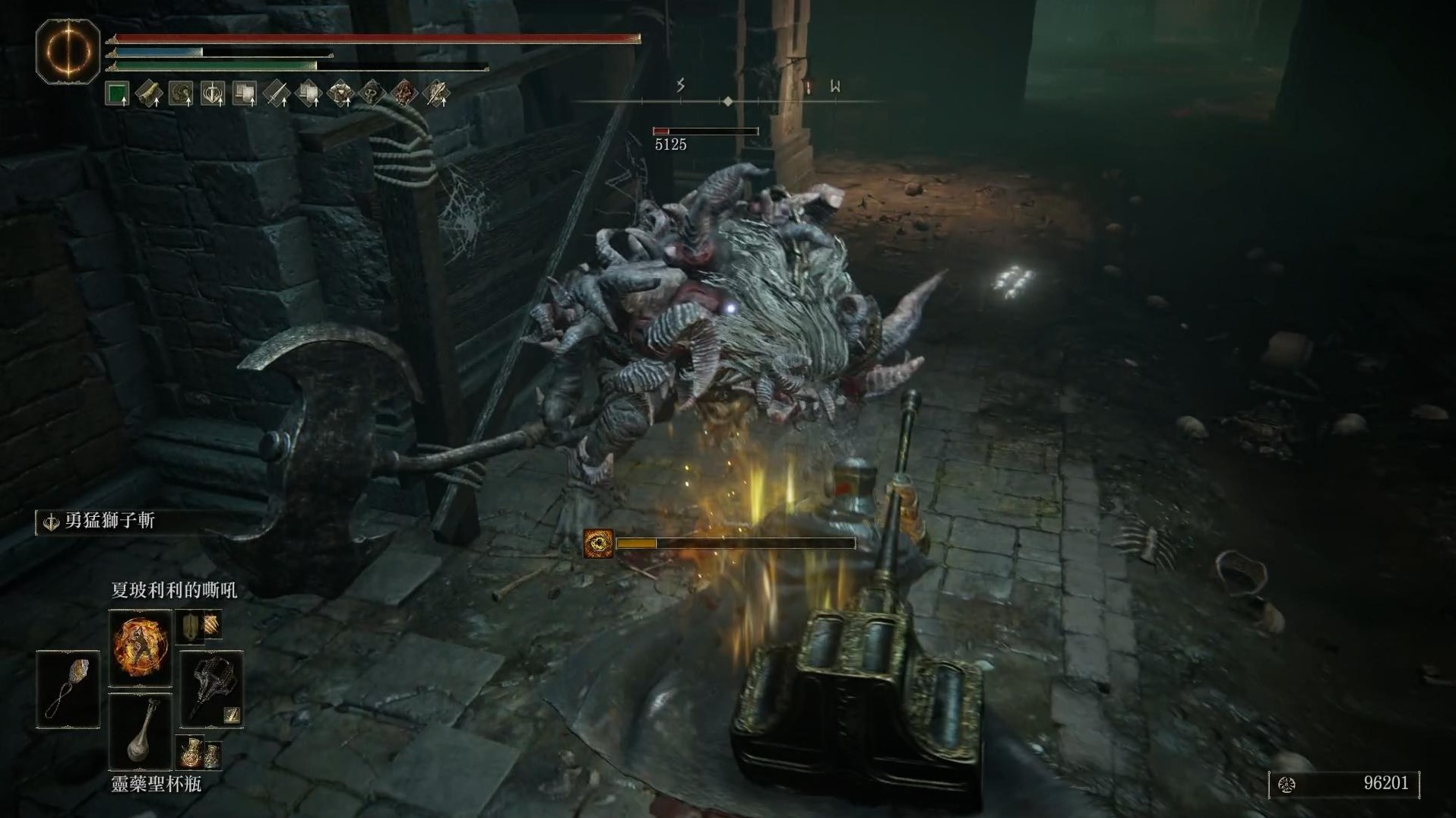Click the yellow eye madness buildup icon
This screenshot has height=818, width=1456.
[598, 544]
